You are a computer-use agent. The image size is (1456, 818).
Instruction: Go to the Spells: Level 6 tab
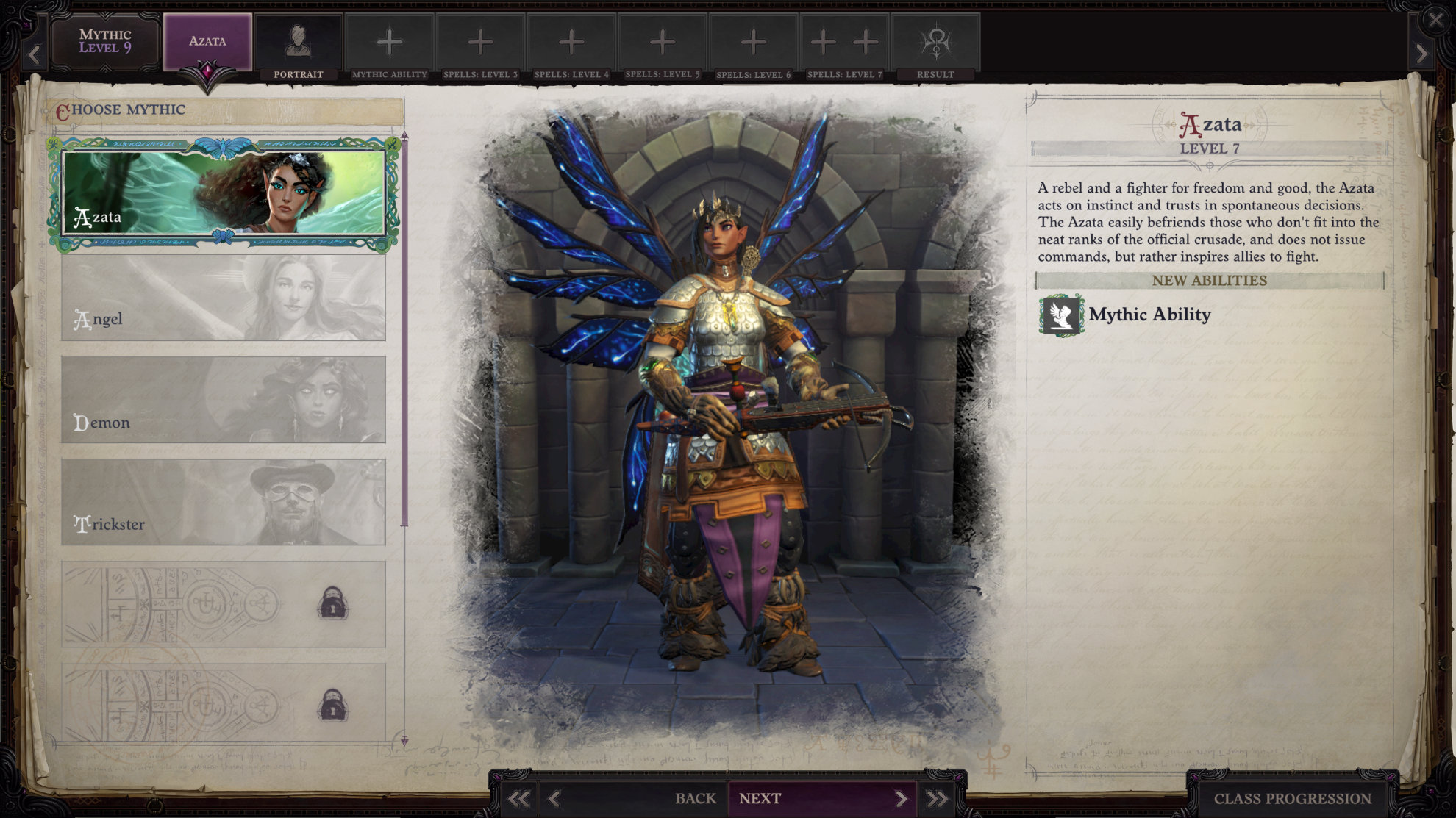point(753,47)
